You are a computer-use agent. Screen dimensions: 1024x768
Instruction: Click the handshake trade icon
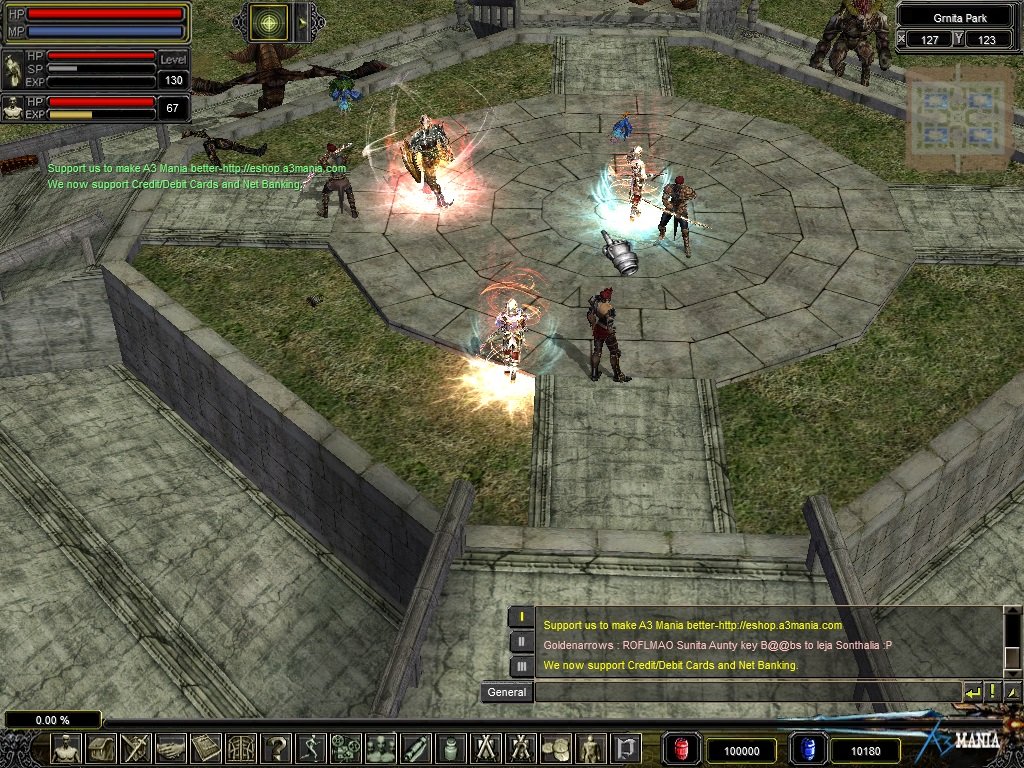[x=171, y=748]
